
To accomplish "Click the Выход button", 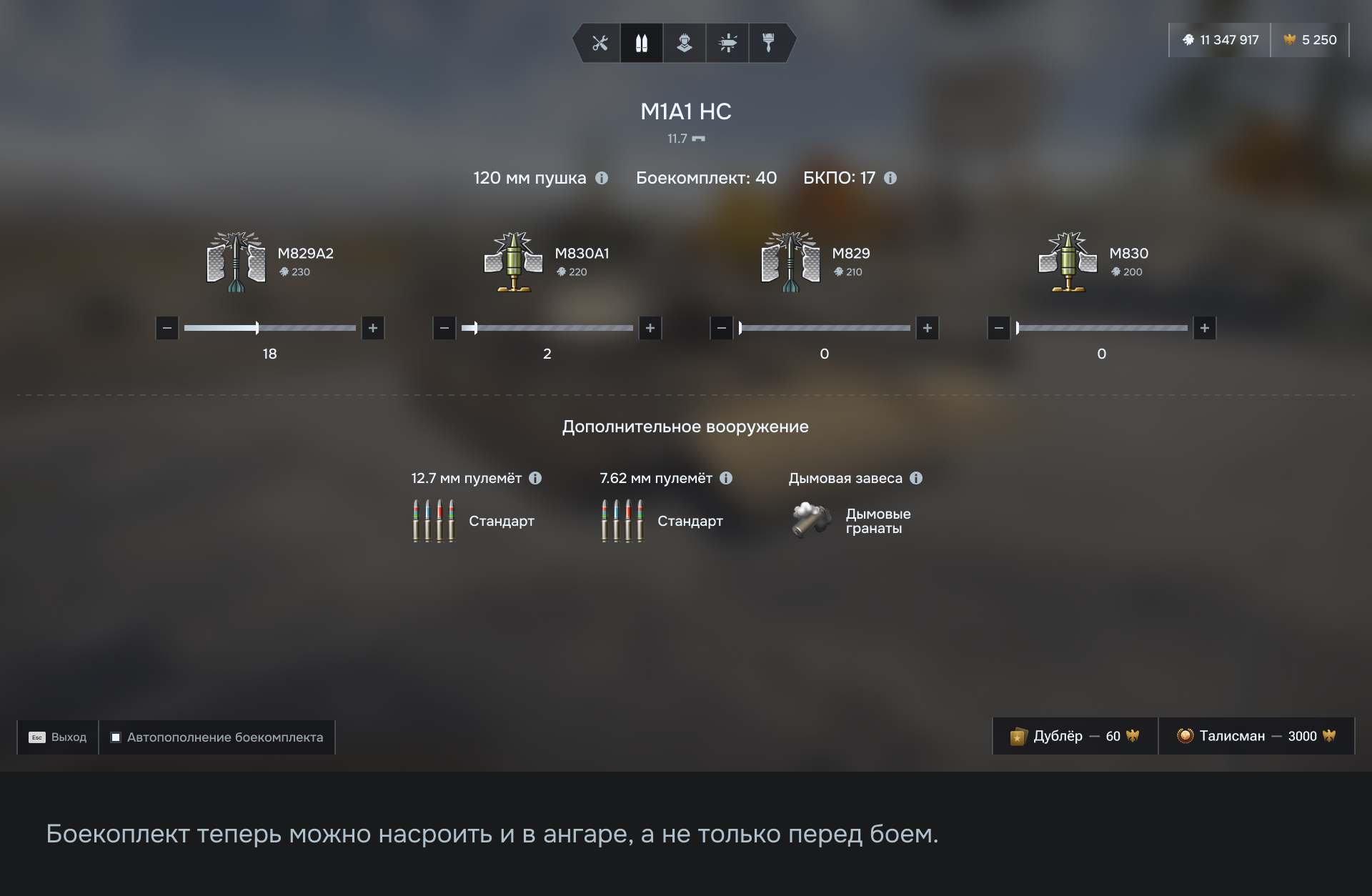I will [x=57, y=737].
